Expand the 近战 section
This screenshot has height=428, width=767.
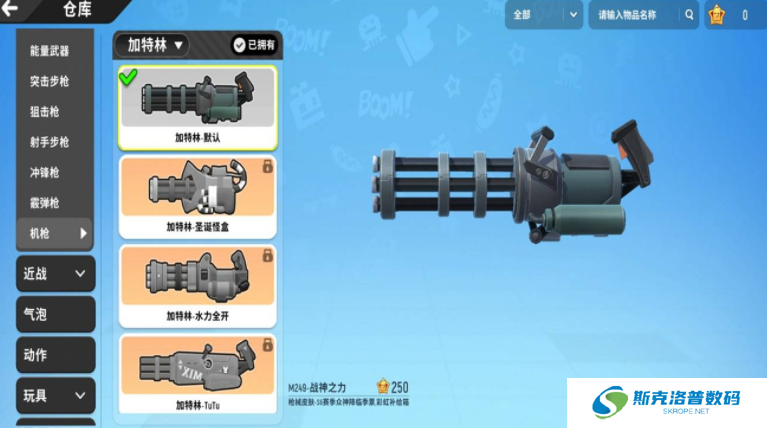56,273
